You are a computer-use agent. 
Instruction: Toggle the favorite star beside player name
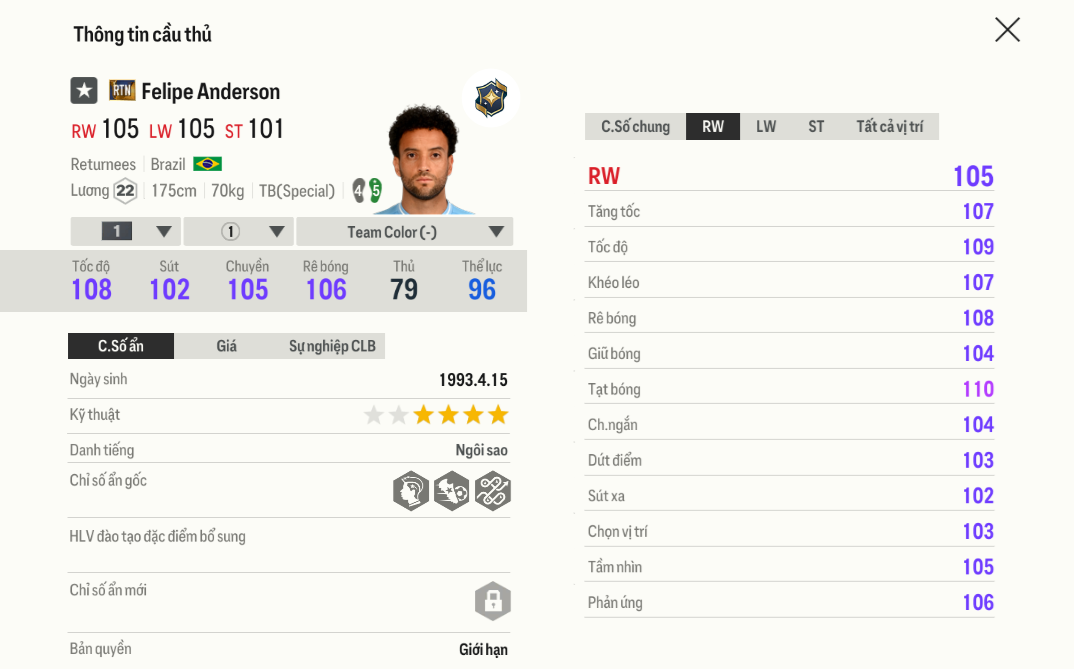(x=84, y=91)
